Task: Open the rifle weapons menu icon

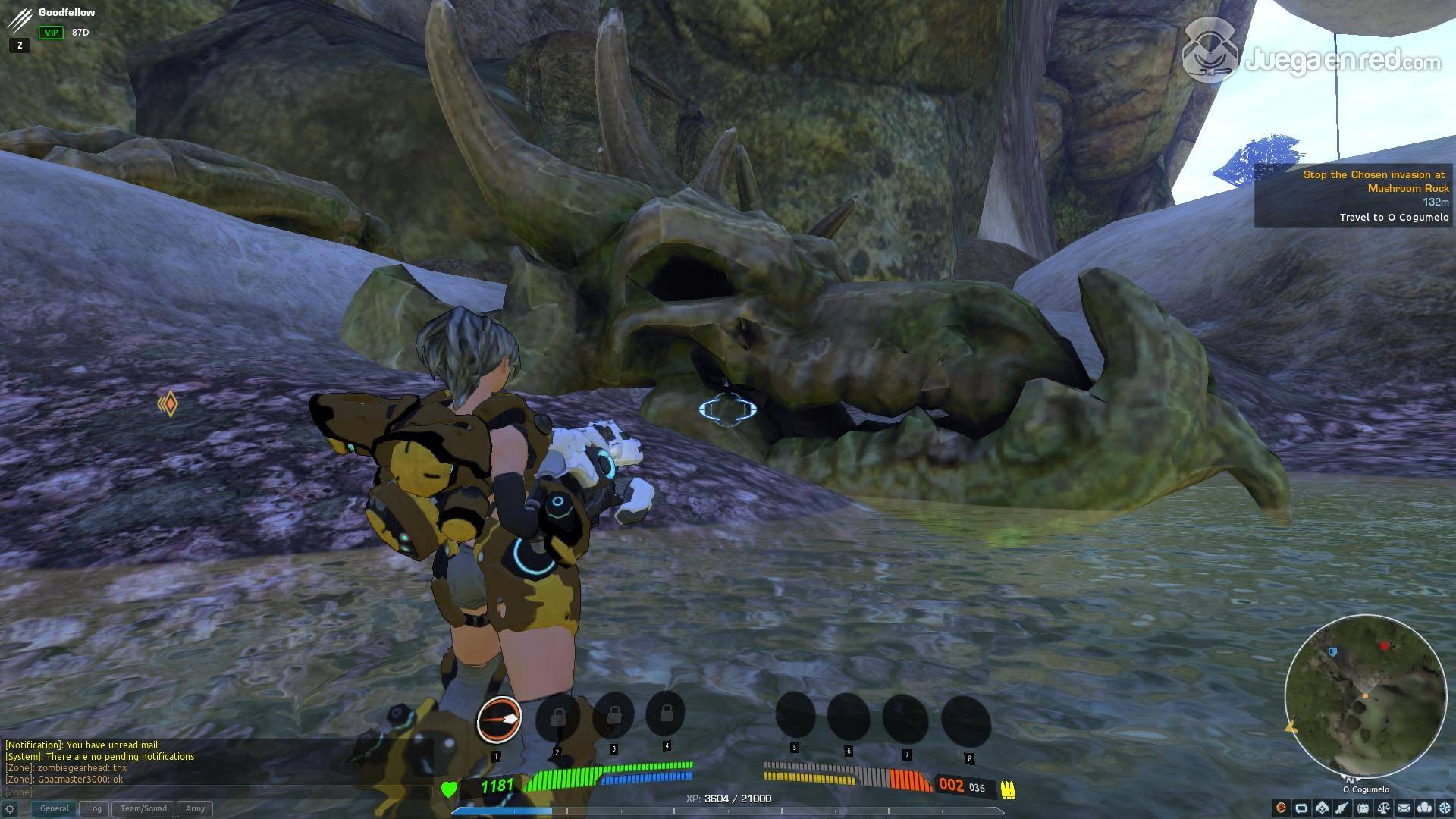Action: (1342, 808)
